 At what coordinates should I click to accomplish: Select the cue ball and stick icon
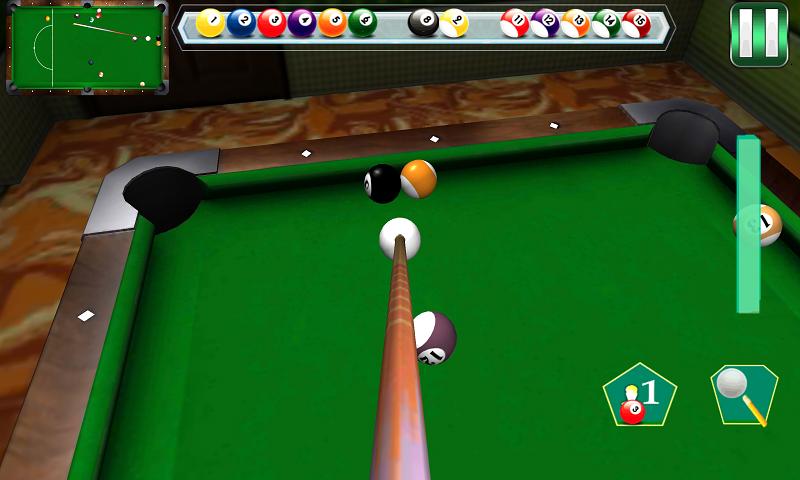[x=744, y=393]
